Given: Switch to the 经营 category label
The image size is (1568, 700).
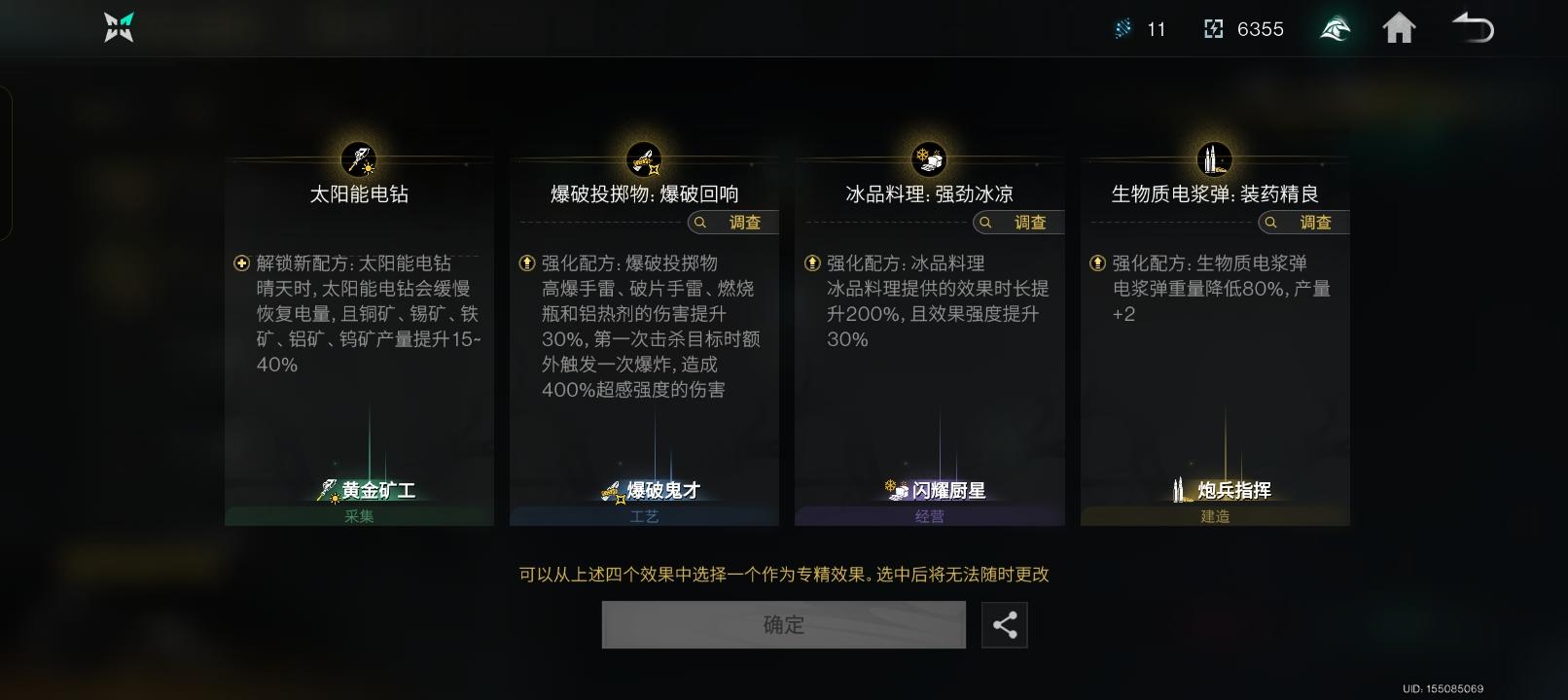Looking at the screenshot, I should 929,516.
